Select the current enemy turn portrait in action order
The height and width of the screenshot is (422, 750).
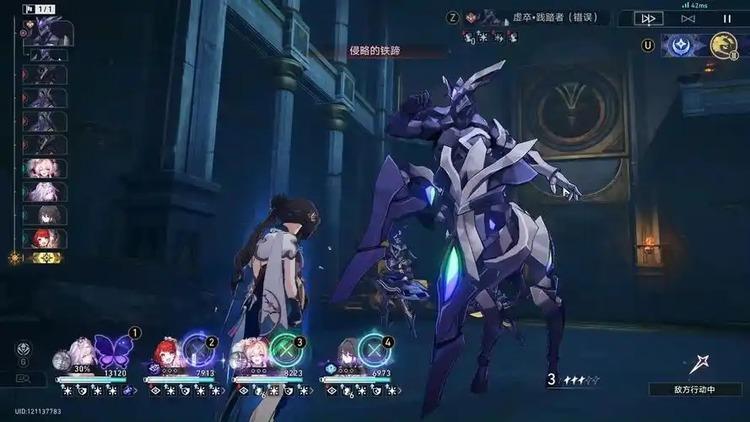[x=46, y=32]
